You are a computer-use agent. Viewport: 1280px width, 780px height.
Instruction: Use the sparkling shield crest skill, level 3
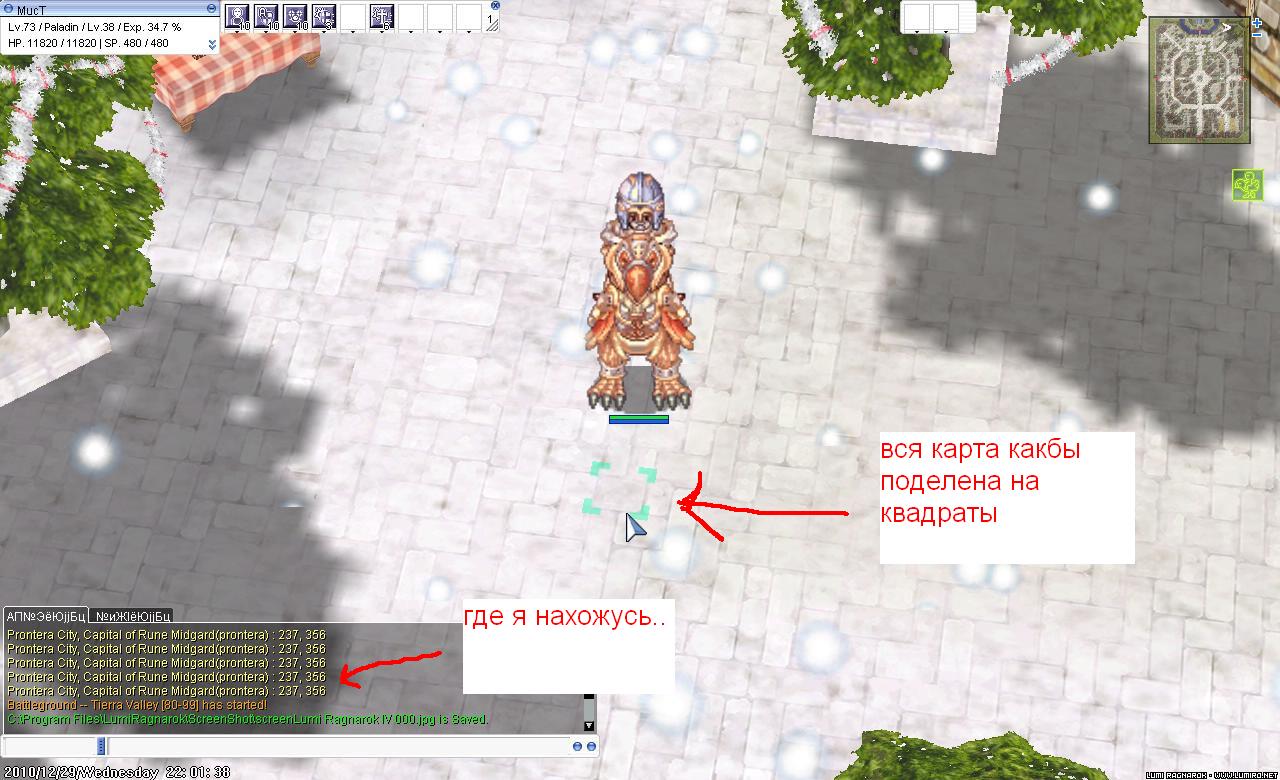pyautogui.click(x=325, y=17)
